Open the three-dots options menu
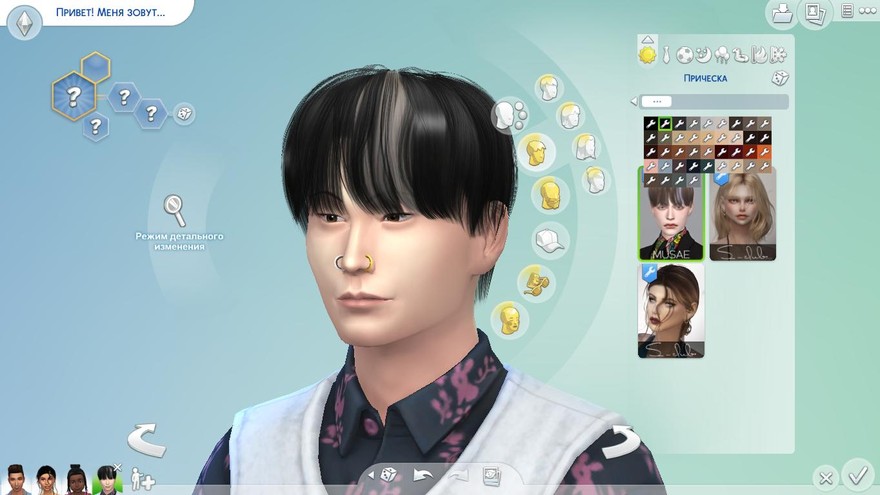This screenshot has width=880, height=495. (x=848, y=11)
